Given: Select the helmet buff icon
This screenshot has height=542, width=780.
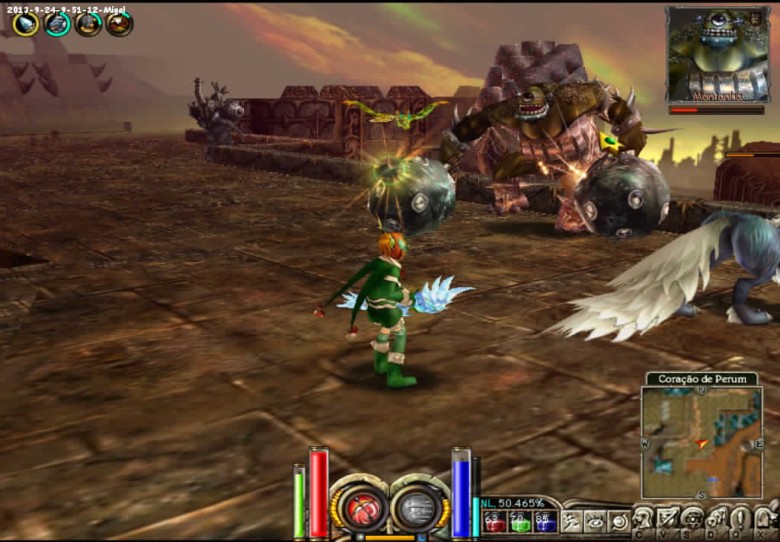Looking at the screenshot, I should coord(88,23).
